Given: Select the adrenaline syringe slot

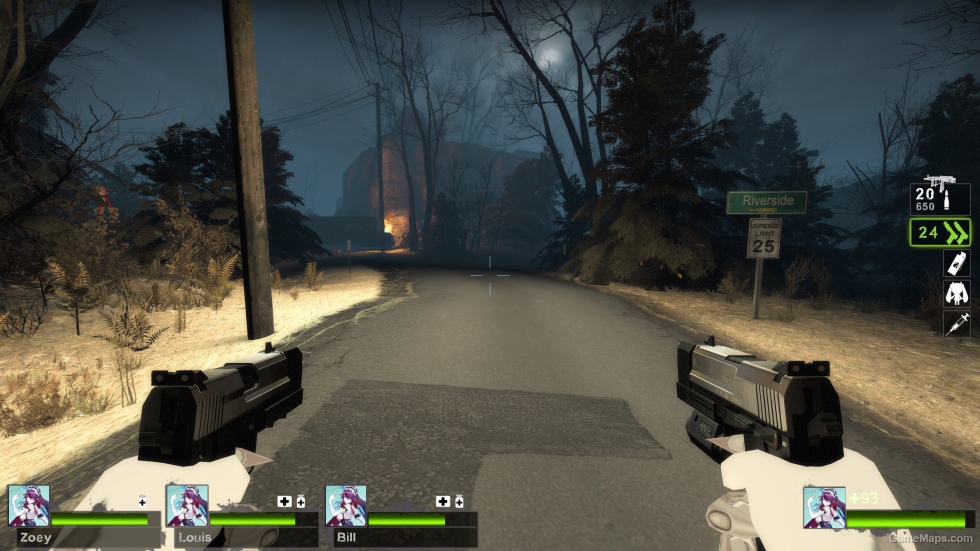Looking at the screenshot, I should click(x=956, y=323).
